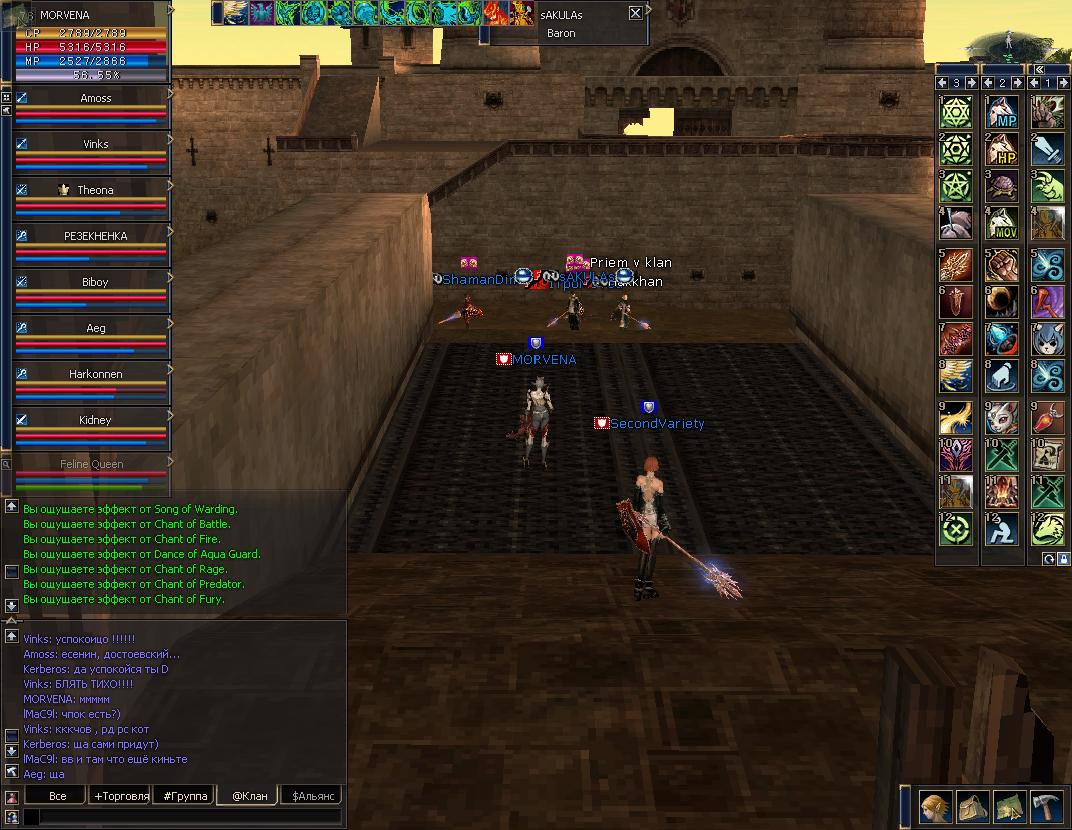Activate the MOV hotbar skill
This screenshot has height=830, width=1072.
tap(1002, 223)
